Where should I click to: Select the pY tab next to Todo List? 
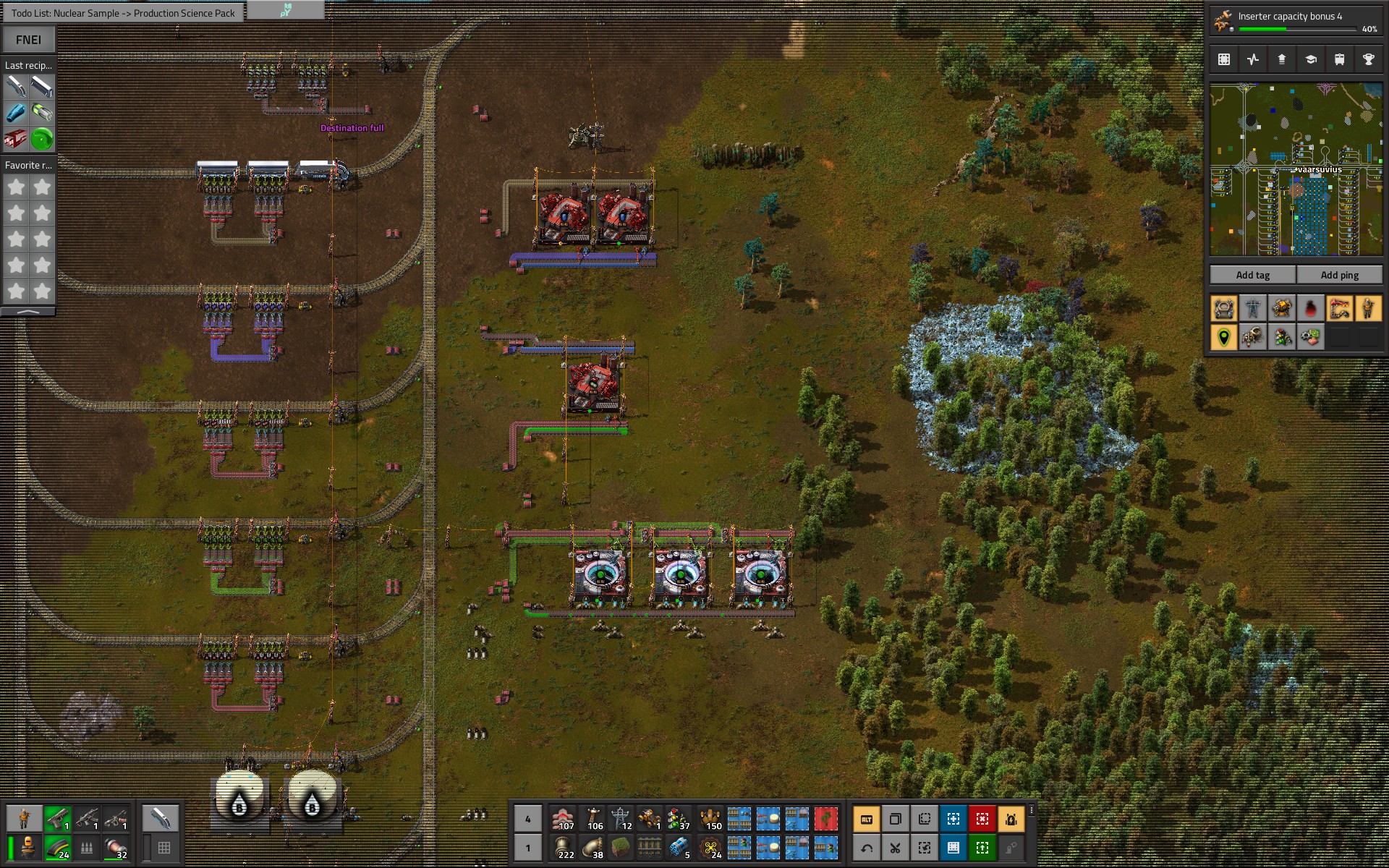tap(285, 10)
